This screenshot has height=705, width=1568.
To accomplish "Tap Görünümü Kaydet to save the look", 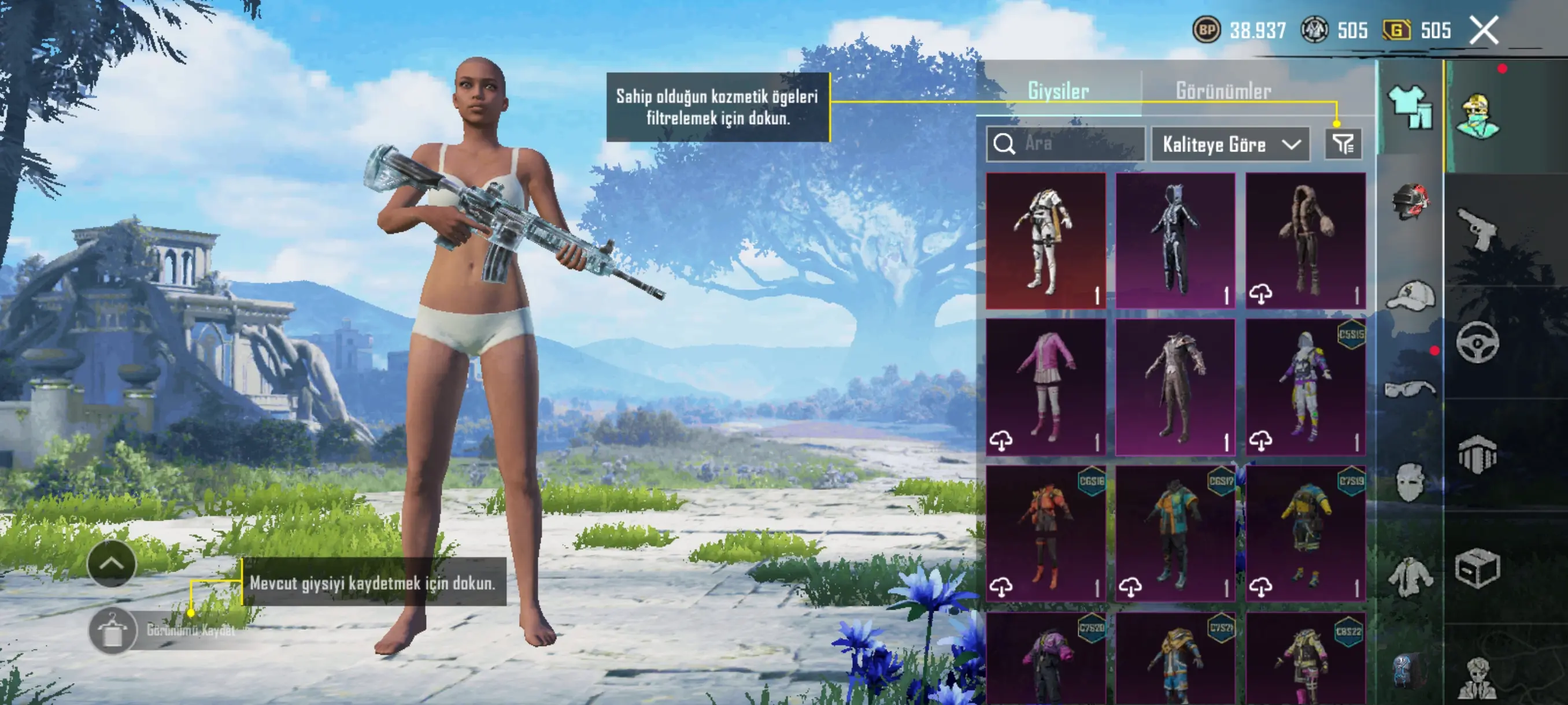I will tap(113, 630).
